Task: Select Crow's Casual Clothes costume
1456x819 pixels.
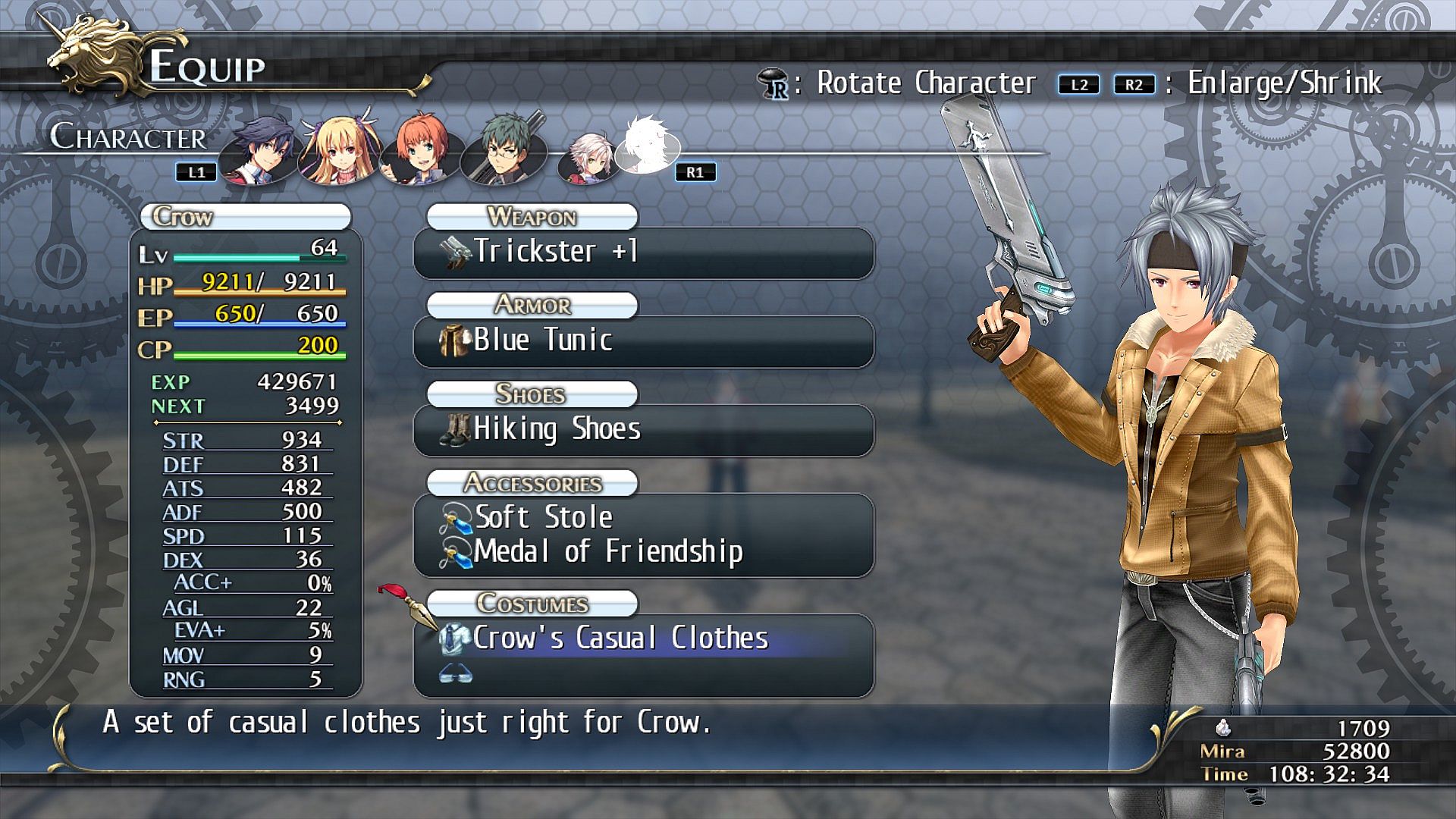Action: point(643,639)
